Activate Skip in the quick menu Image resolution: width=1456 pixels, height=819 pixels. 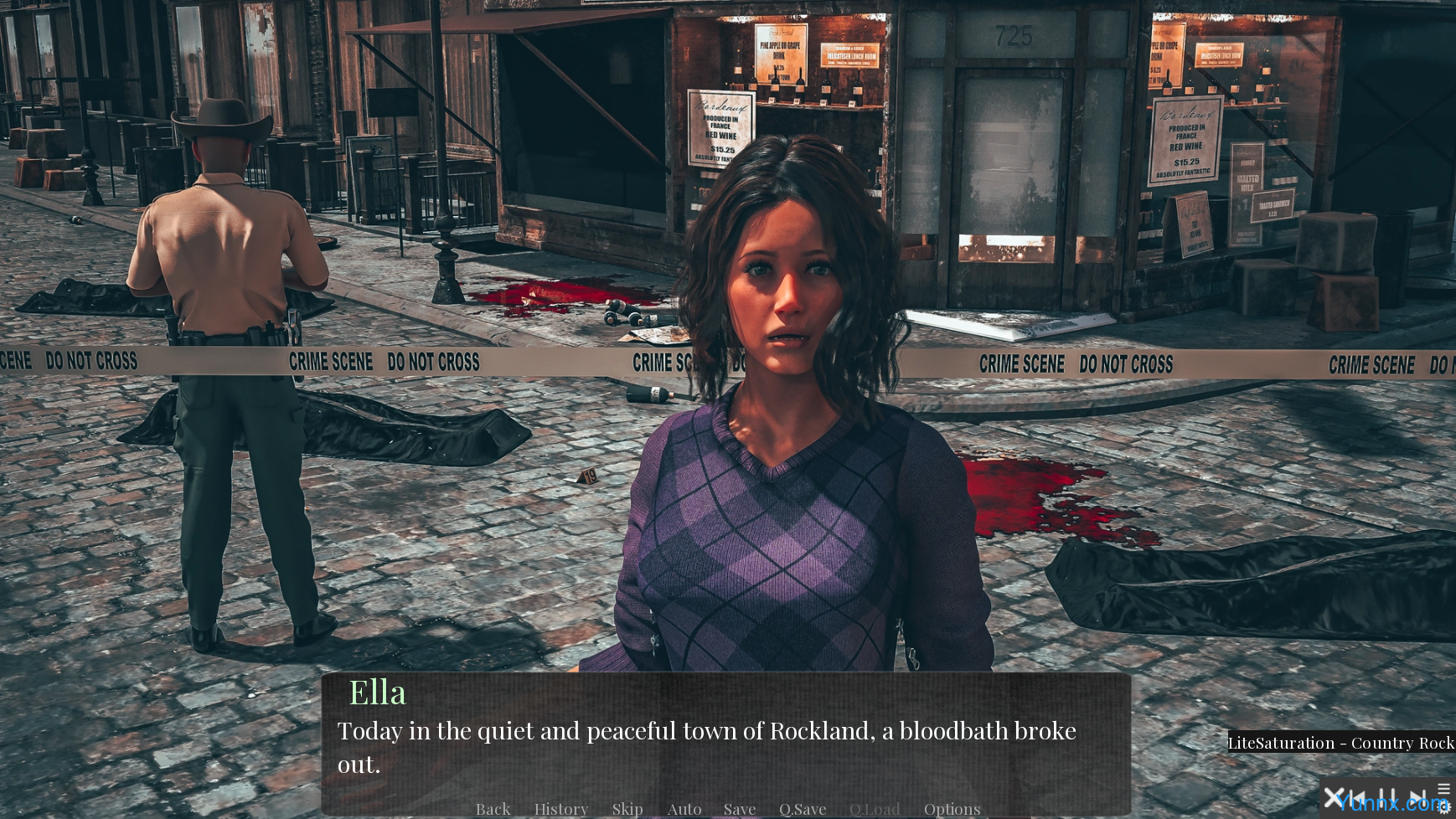pyautogui.click(x=627, y=809)
